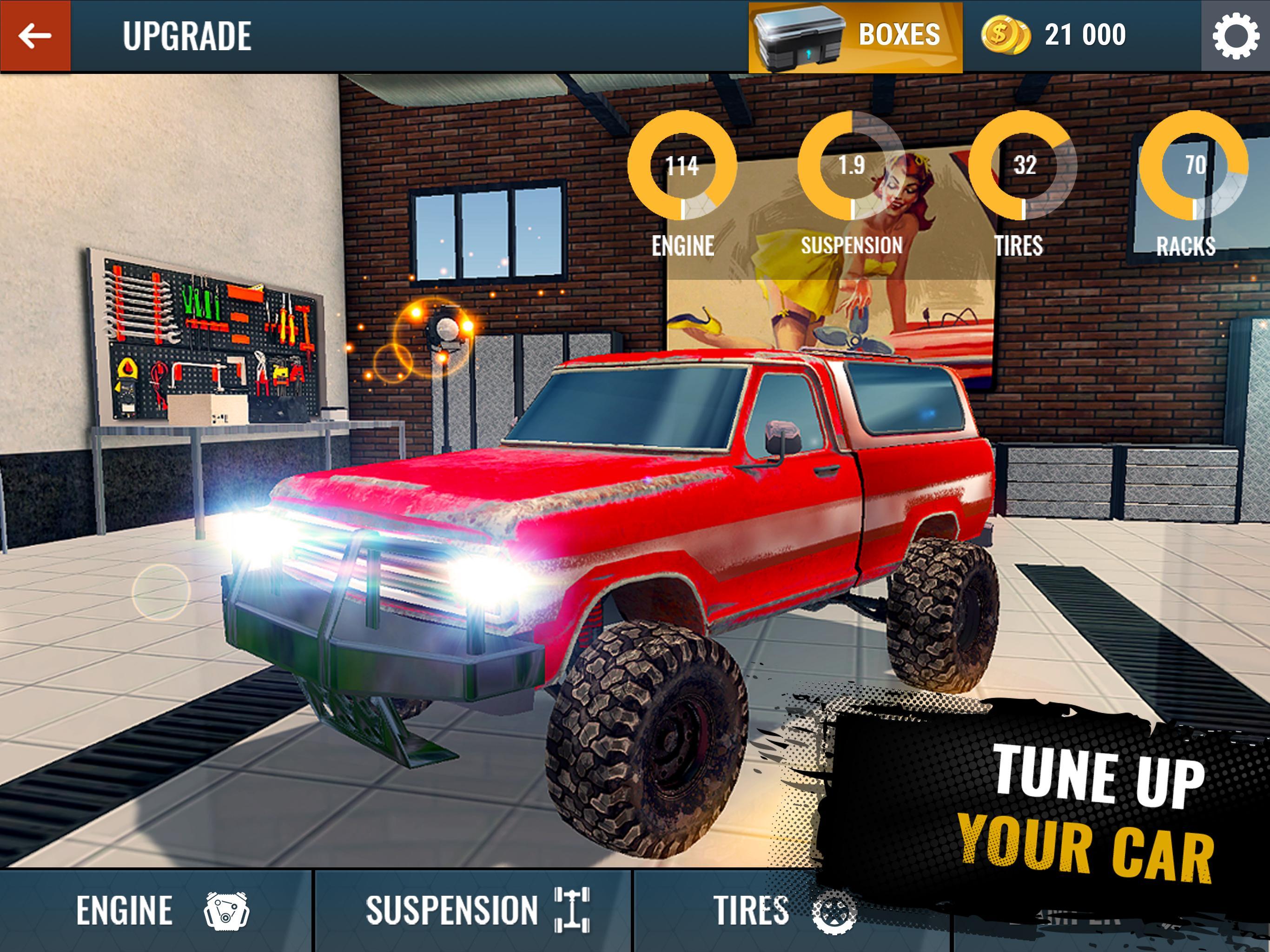This screenshot has height=952, width=1270.
Task: Select the Engine stat gauge showing 114
Action: click(681, 165)
